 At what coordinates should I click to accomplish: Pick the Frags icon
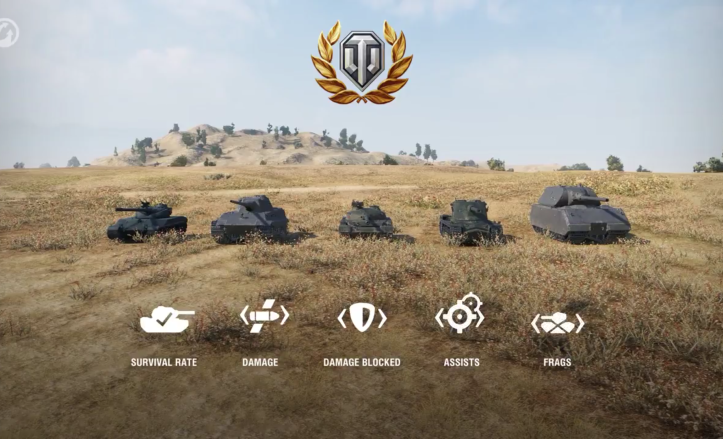(x=557, y=323)
